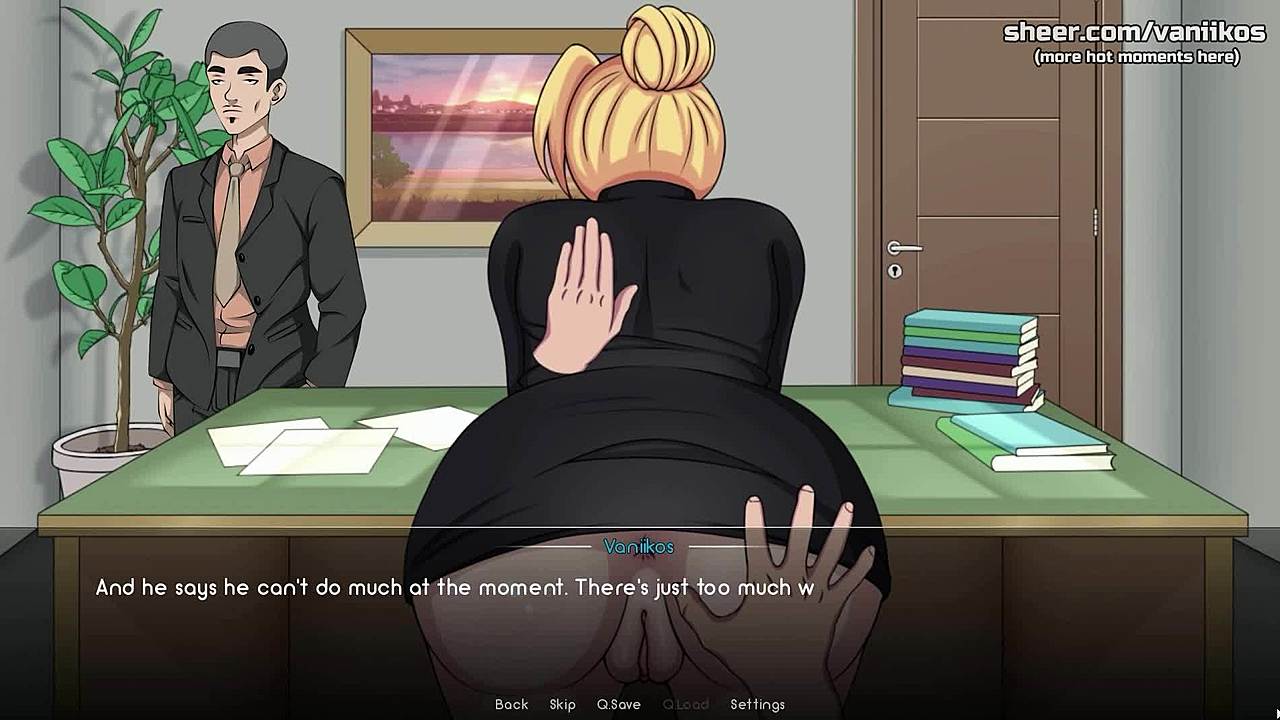Screen dimensions: 1280x720
Task: Choose the greyed-out Q.Load option
Action: pyautogui.click(x=685, y=704)
